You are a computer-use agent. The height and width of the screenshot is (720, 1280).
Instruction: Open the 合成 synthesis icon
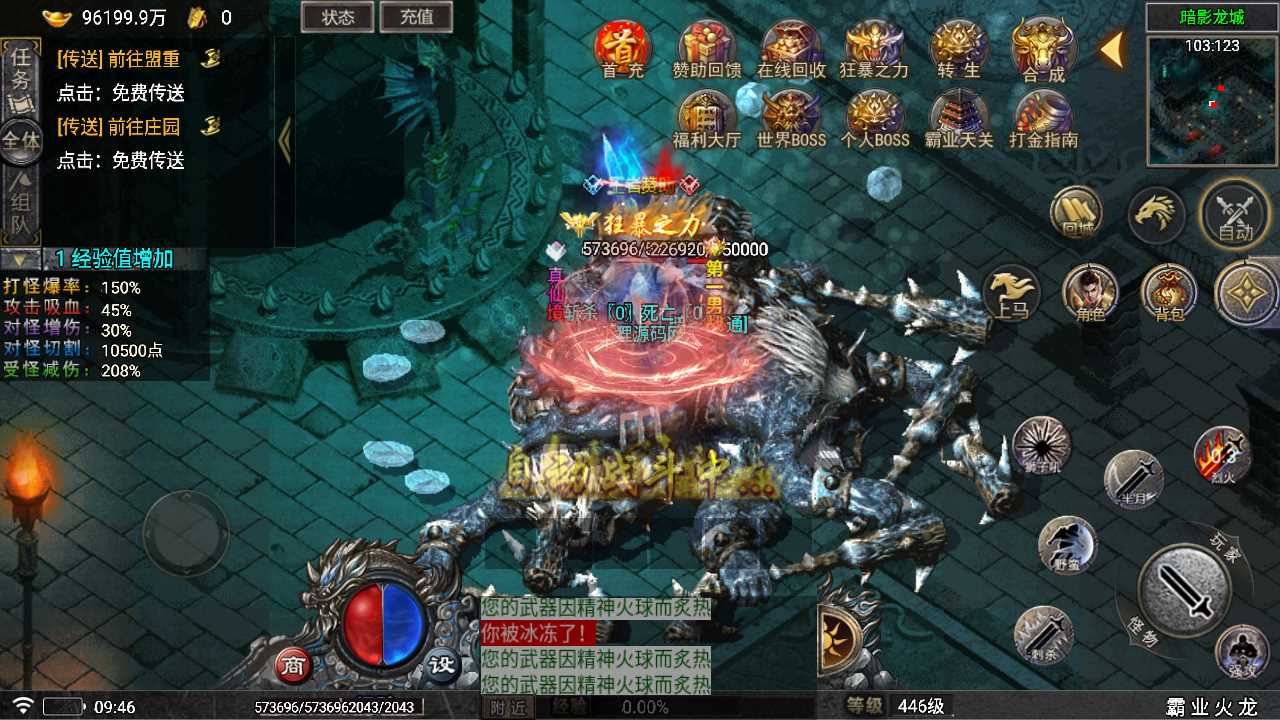(1042, 48)
